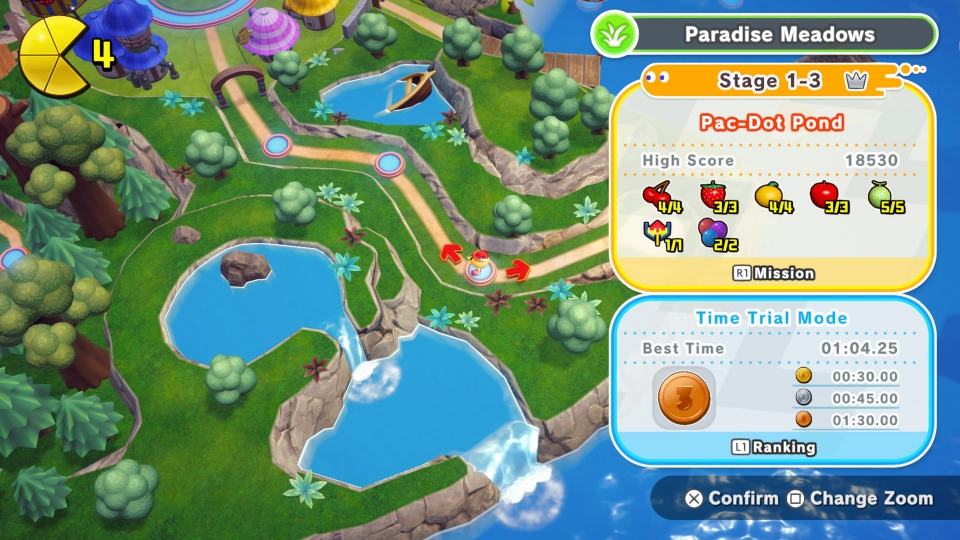Click the Stage 1-3 title banner
Viewport: 960px width, 540px height.
click(x=770, y=81)
